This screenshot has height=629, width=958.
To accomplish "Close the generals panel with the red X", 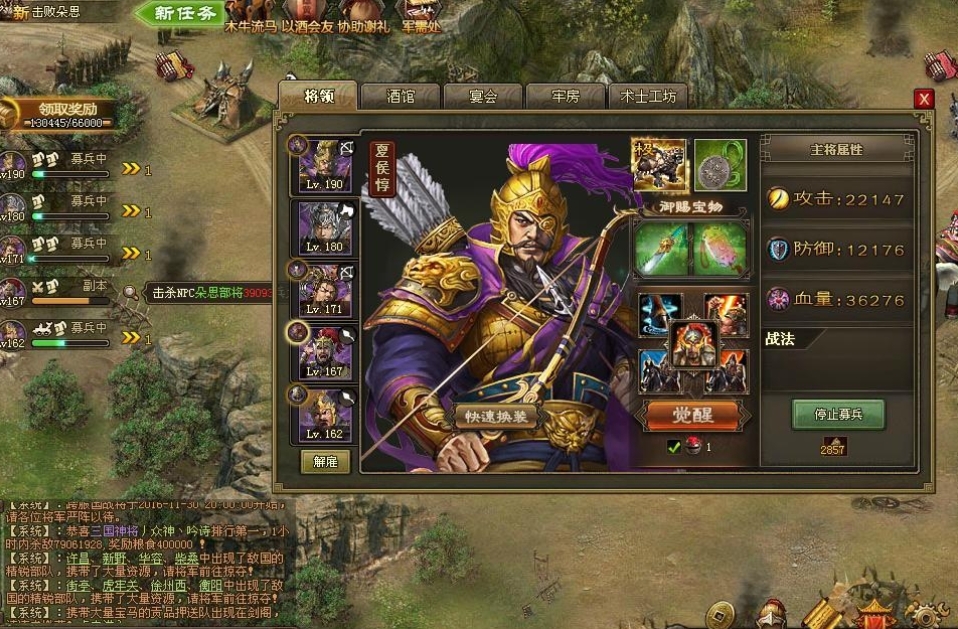I will click(x=924, y=98).
